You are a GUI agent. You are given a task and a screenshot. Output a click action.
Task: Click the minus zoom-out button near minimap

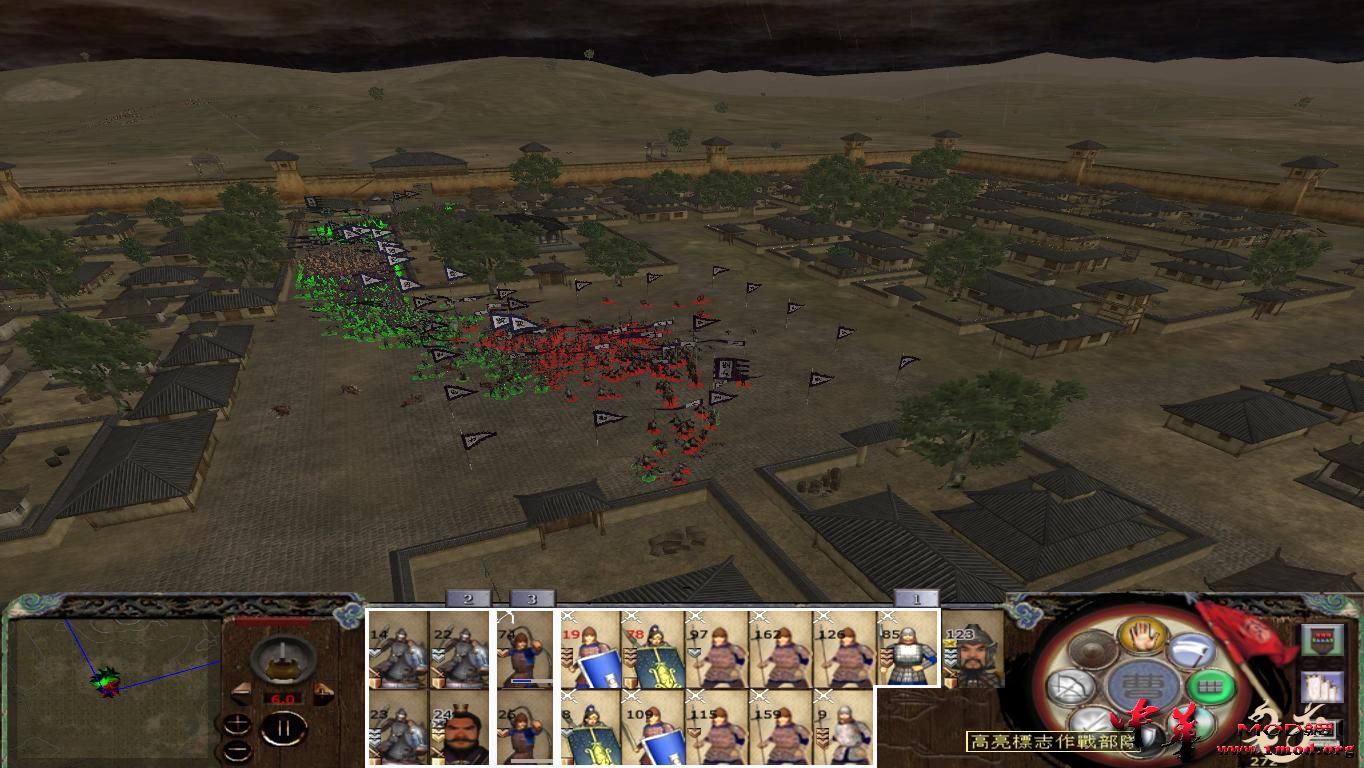click(238, 748)
